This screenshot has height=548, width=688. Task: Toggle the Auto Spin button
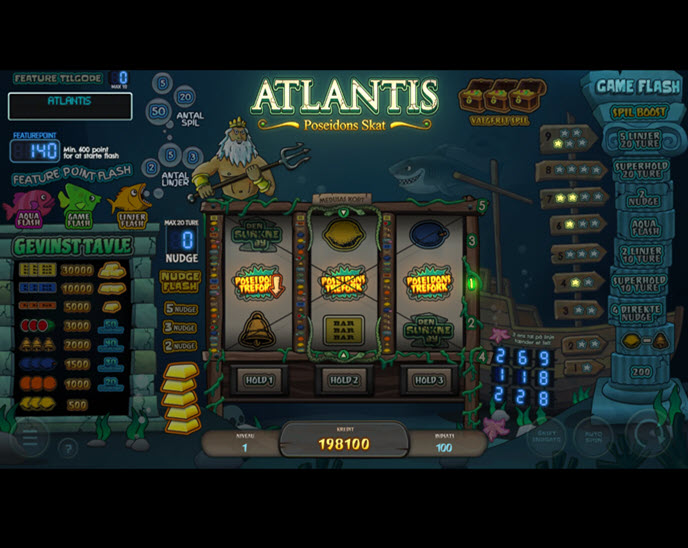(x=593, y=437)
